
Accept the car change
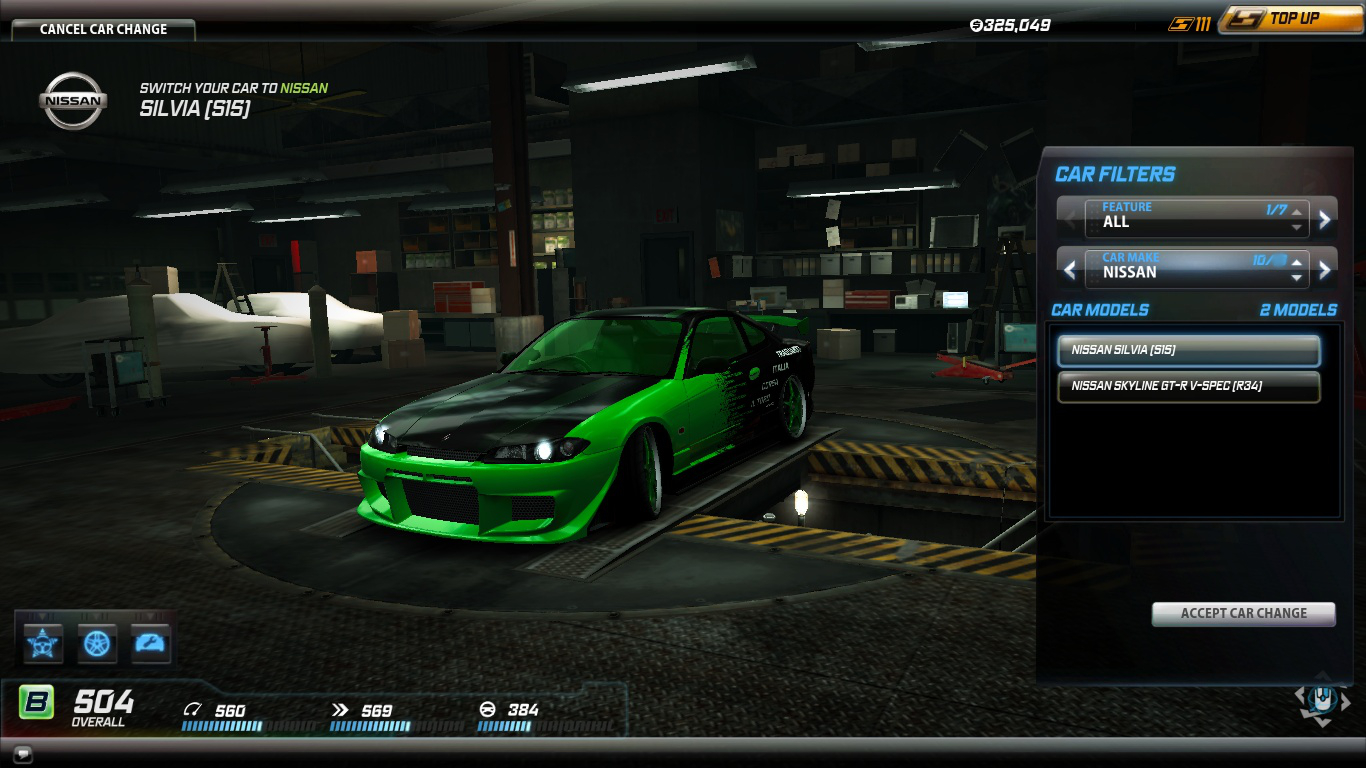tap(1243, 613)
